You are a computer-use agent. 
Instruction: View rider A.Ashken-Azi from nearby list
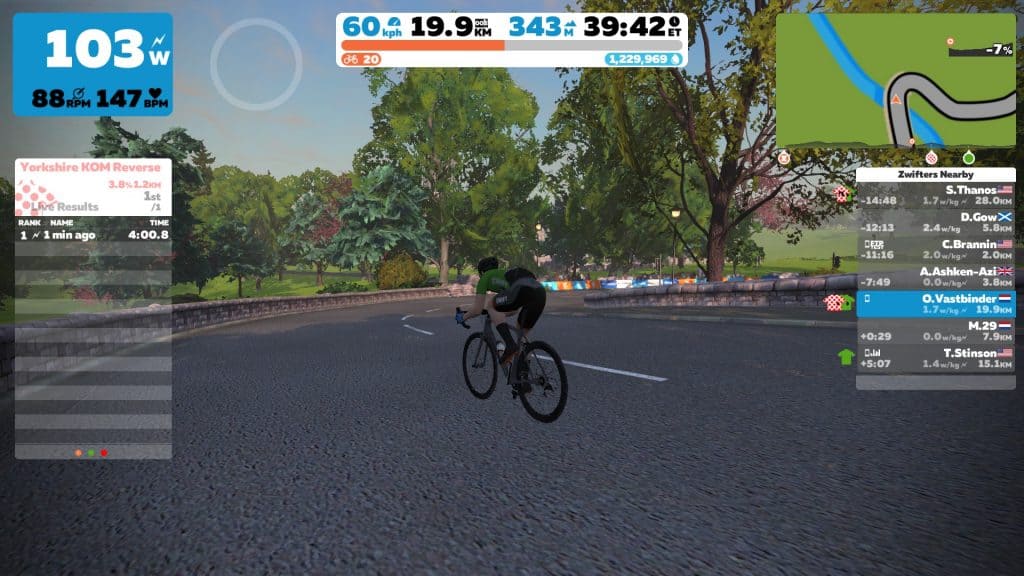pos(936,277)
